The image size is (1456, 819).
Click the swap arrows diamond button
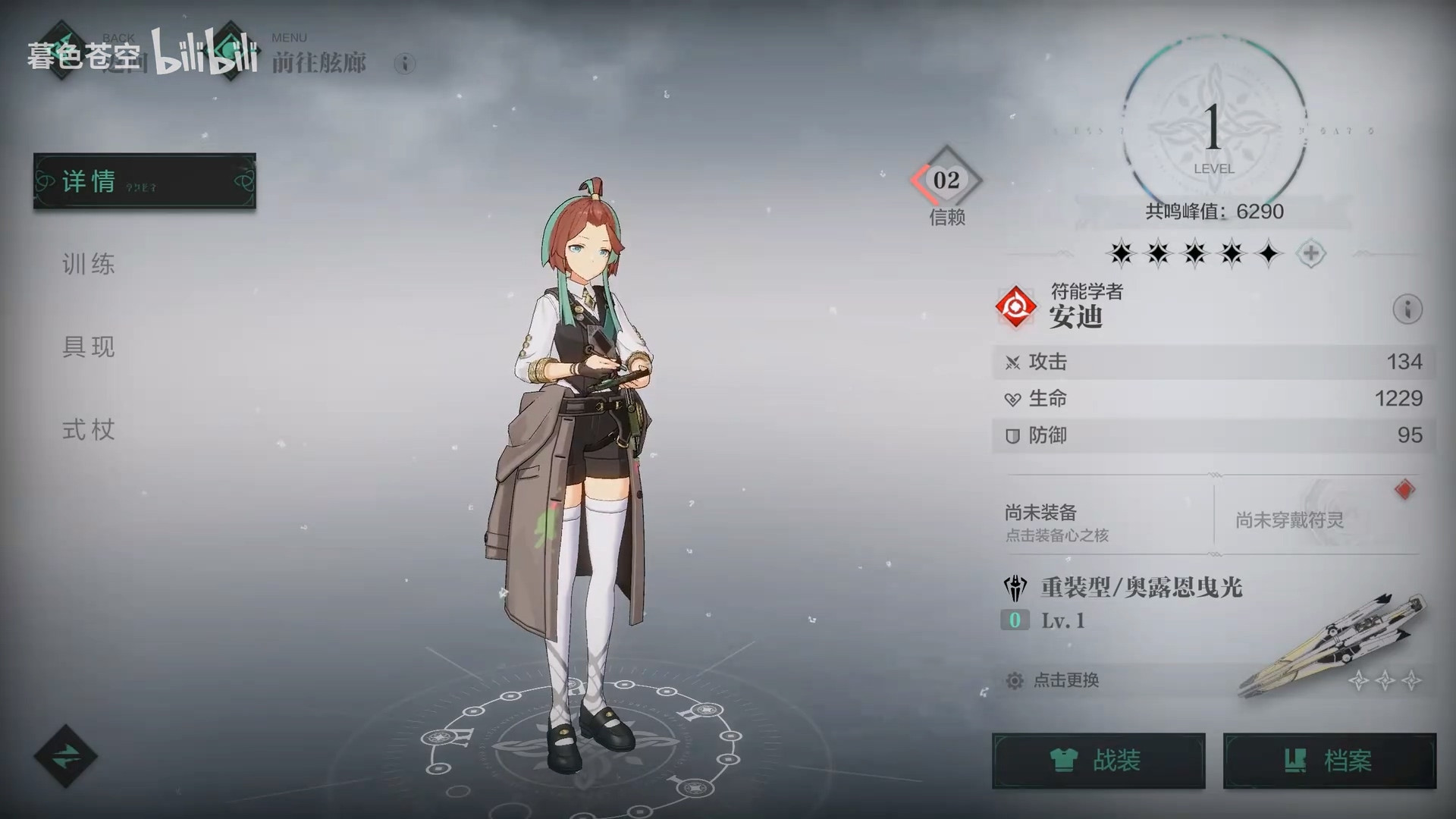tap(65, 755)
